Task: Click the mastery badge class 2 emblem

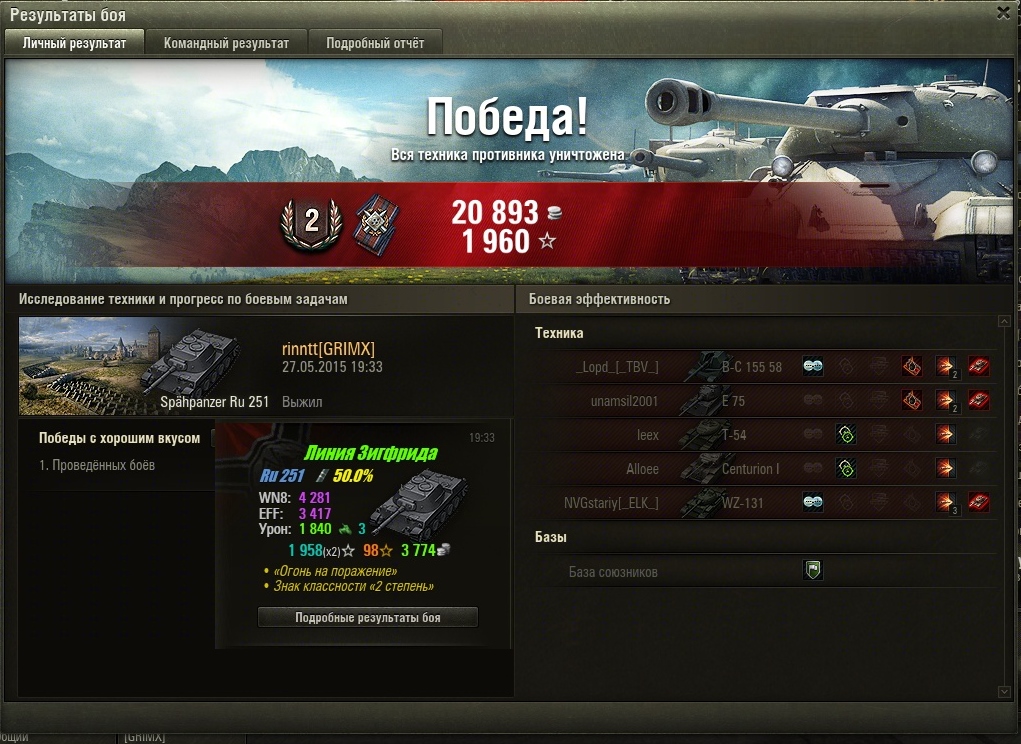Action: tap(311, 223)
